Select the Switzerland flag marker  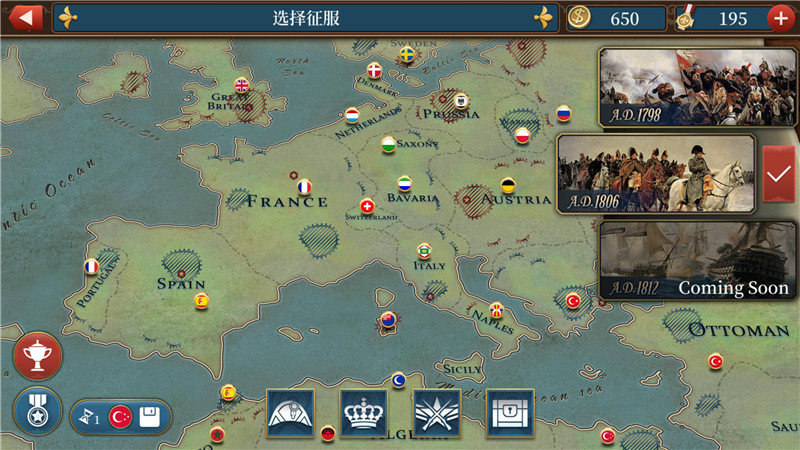(x=367, y=206)
